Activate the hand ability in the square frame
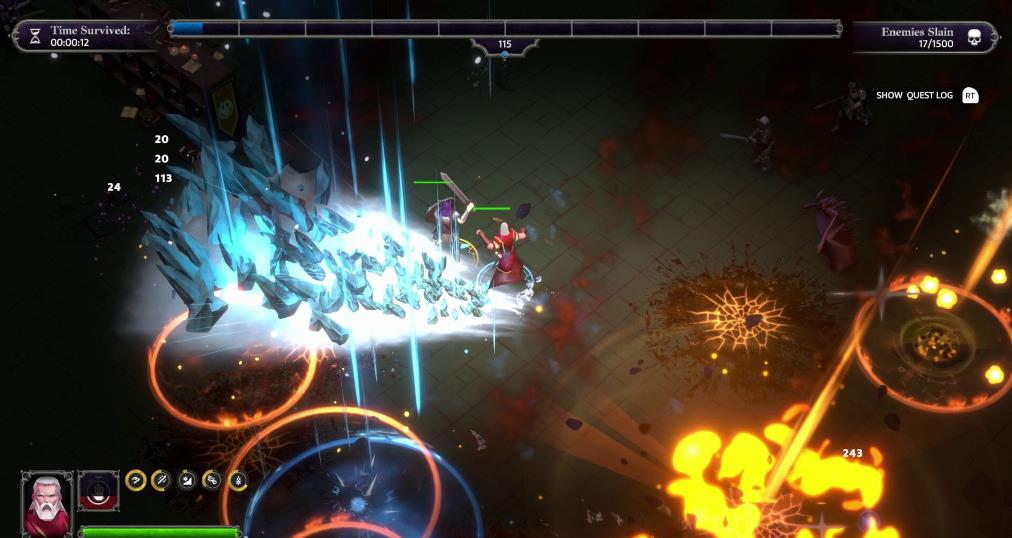This screenshot has width=1012, height=538. tap(99, 492)
